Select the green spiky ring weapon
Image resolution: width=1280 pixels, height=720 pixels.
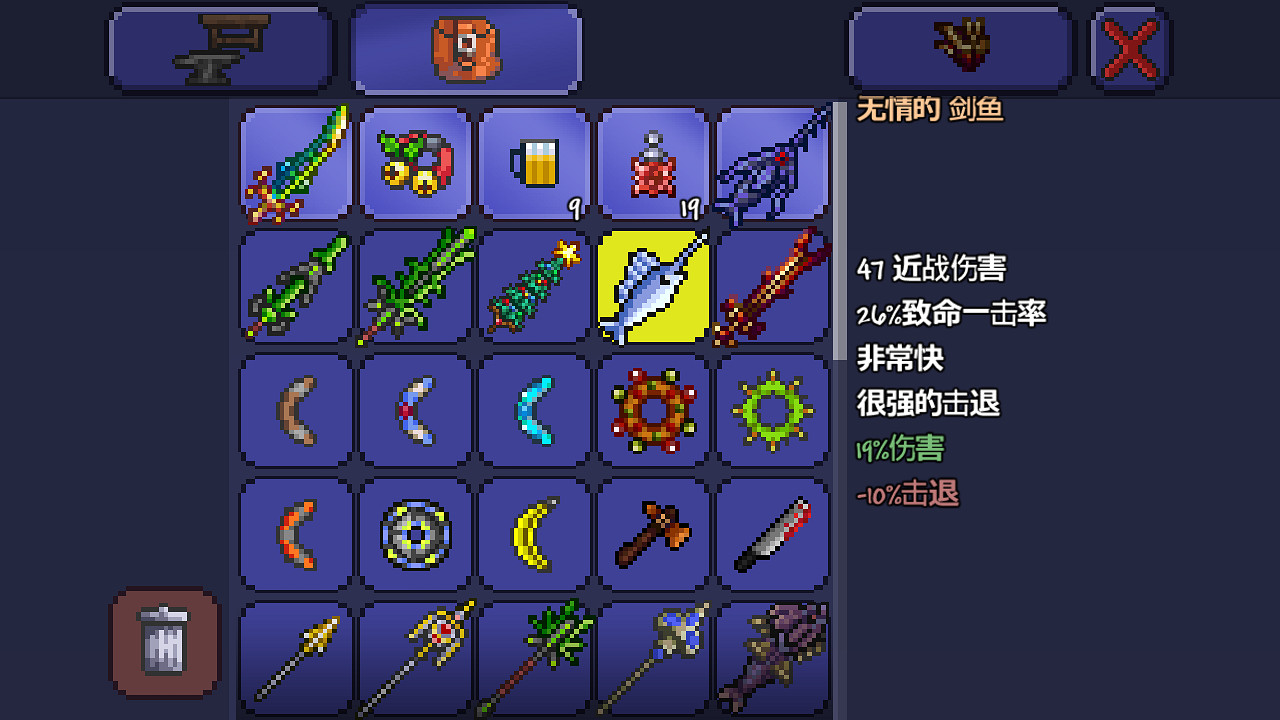coord(773,410)
